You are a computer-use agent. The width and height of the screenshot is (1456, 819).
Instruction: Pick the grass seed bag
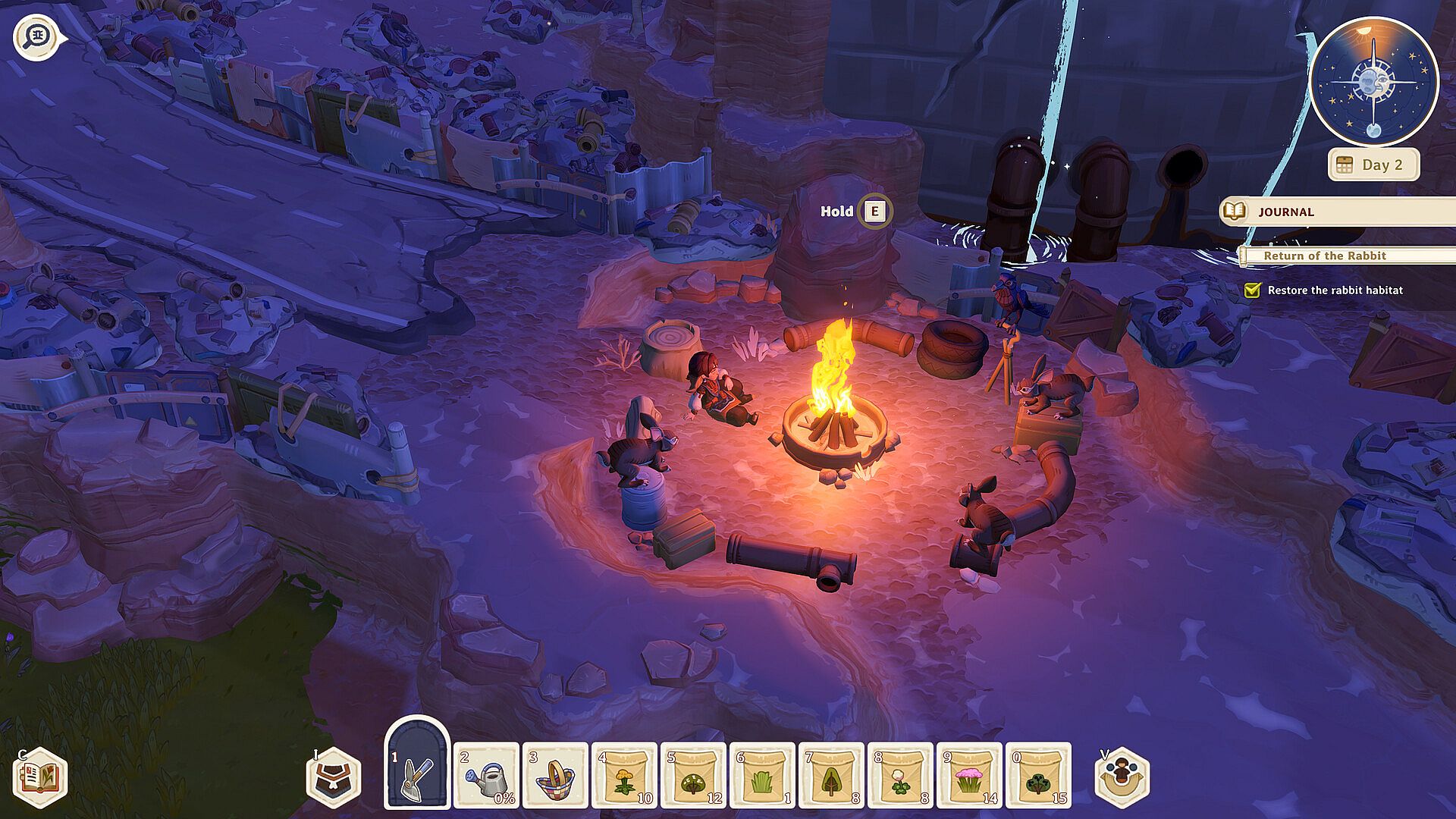(x=762, y=776)
